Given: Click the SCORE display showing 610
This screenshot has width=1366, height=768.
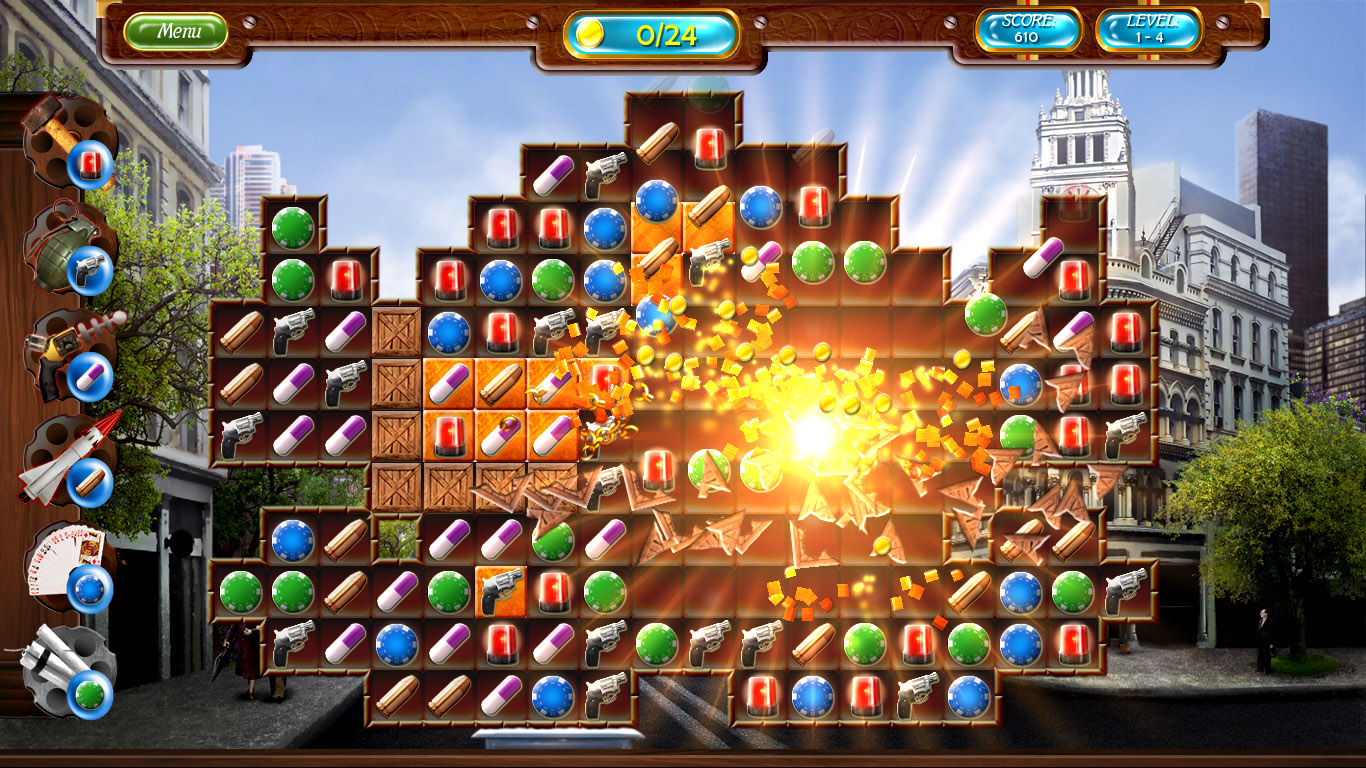Looking at the screenshot, I should [1030, 31].
